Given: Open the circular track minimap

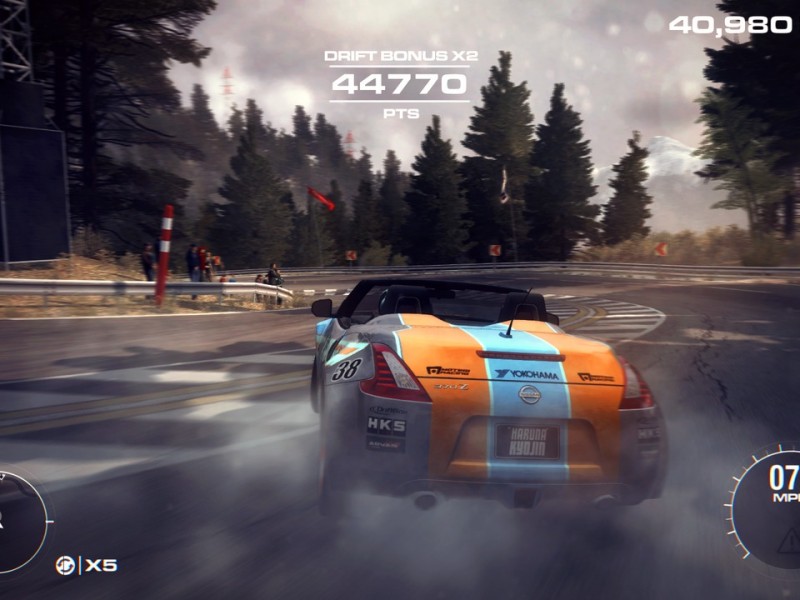Looking at the screenshot, I should pyautogui.click(x=18, y=521).
